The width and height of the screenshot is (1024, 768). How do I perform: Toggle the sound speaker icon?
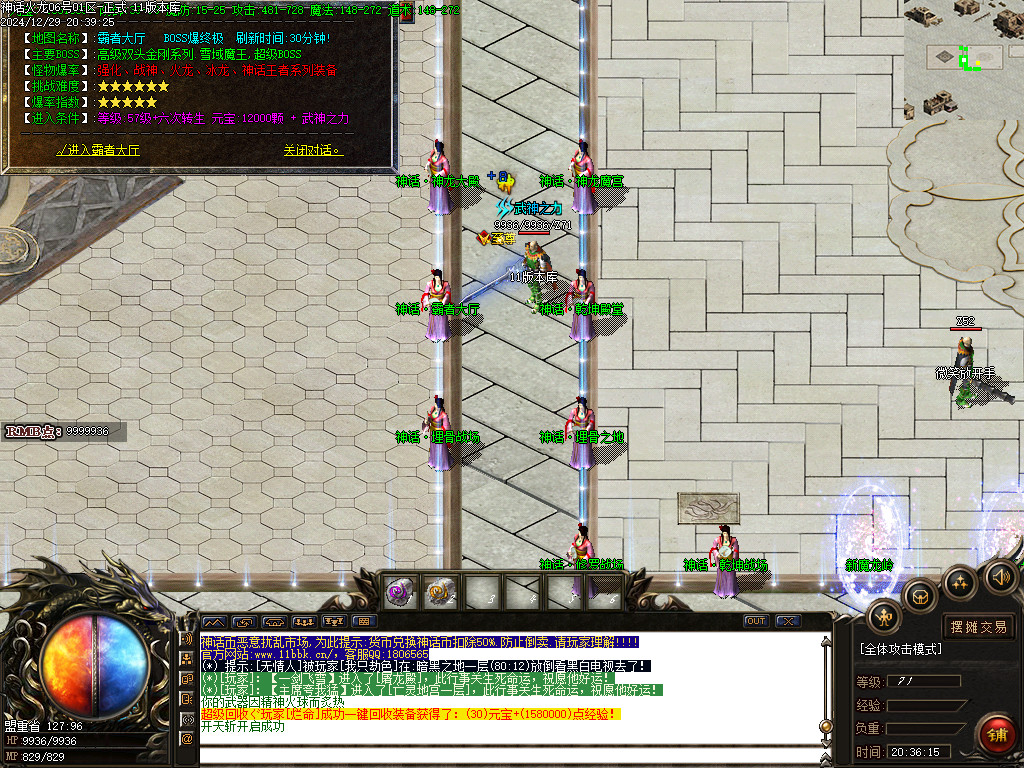click(x=1000, y=576)
